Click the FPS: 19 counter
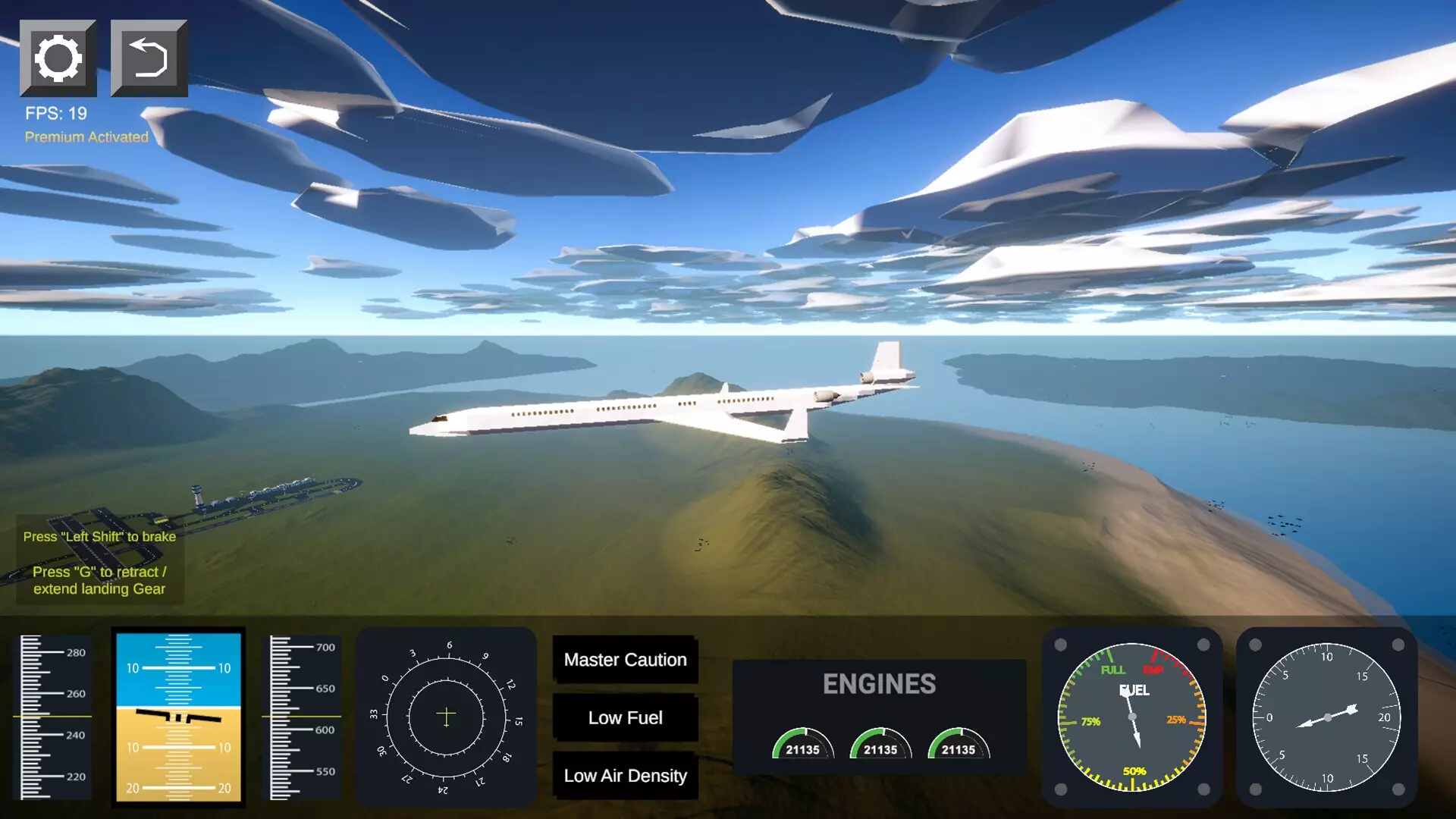 [x=54, y=113]
